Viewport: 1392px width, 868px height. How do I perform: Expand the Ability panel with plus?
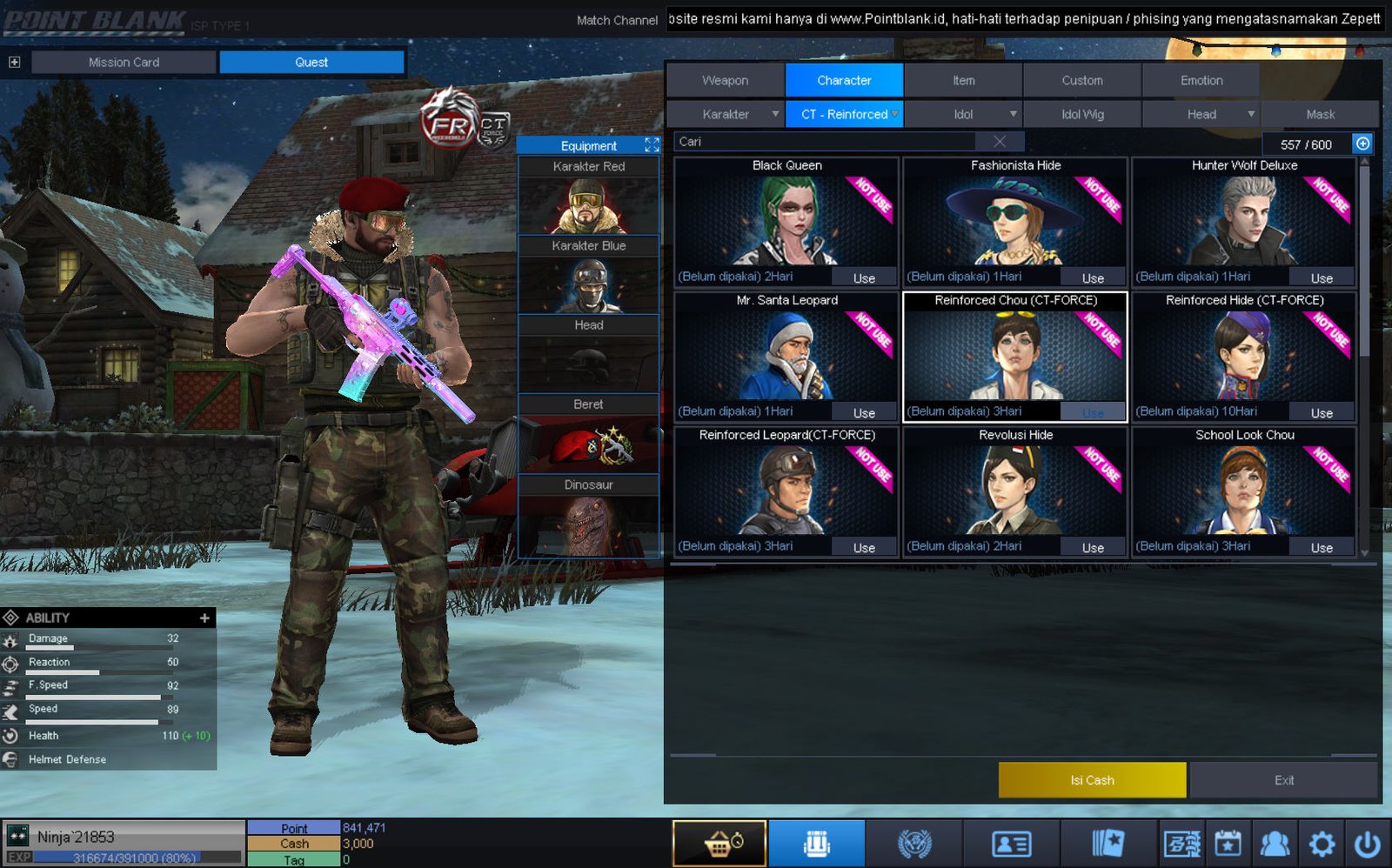[204, 618]
